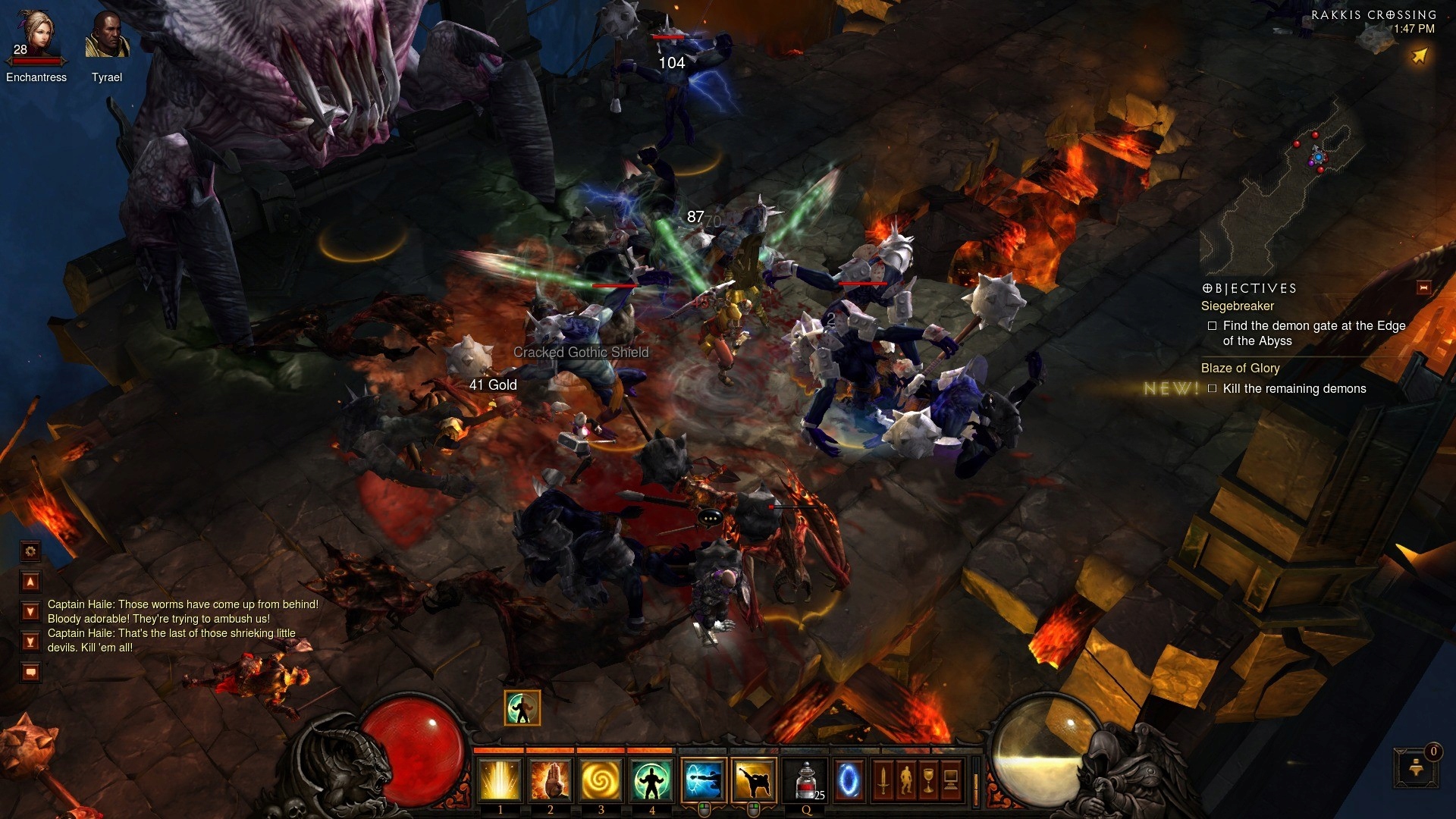The image size is (1456, 819).
Task: Use the raised palm skill in slot 2
Action: pos(551,780)
